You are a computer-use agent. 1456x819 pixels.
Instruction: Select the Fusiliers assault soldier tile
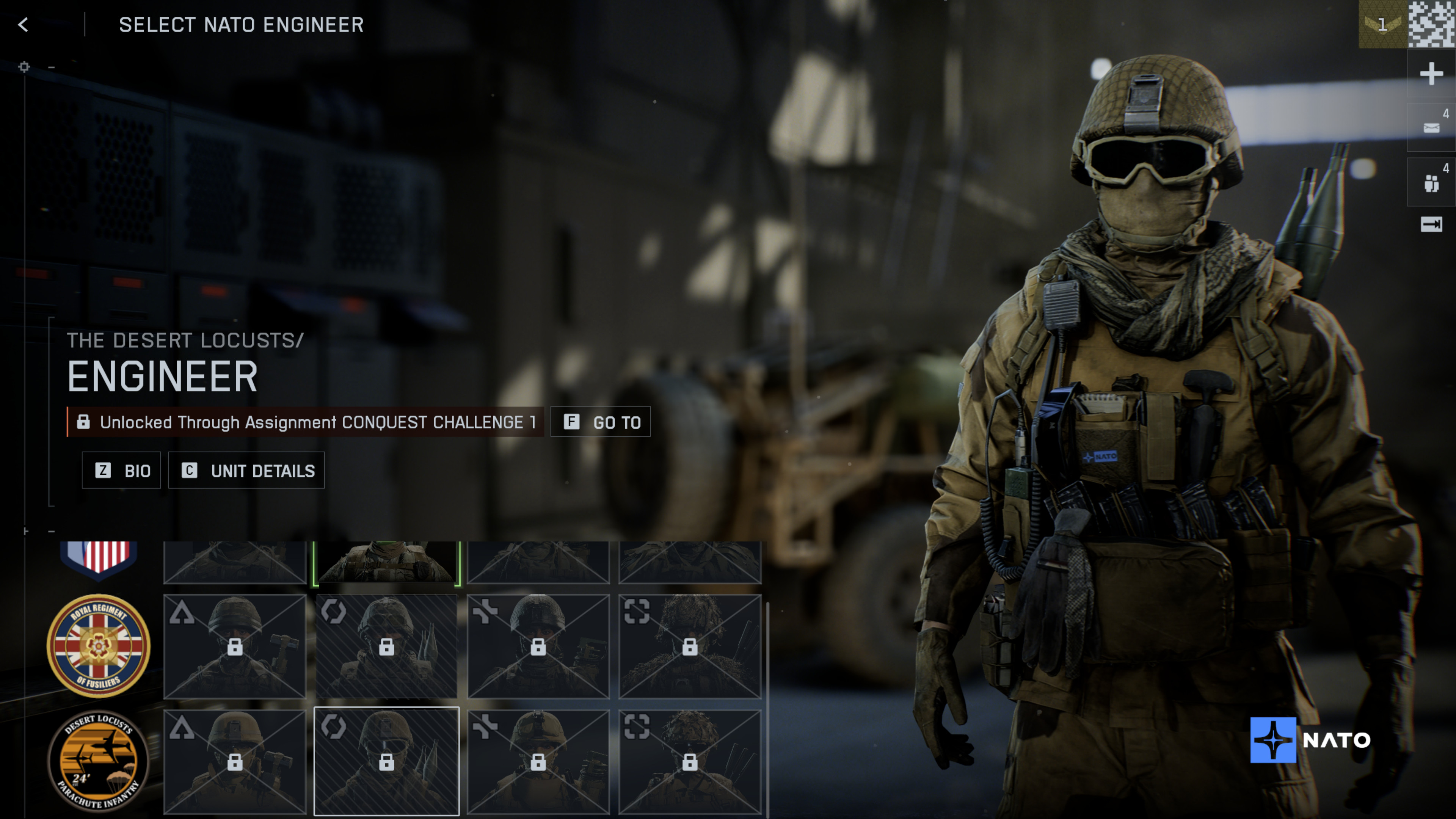point(235,645)
